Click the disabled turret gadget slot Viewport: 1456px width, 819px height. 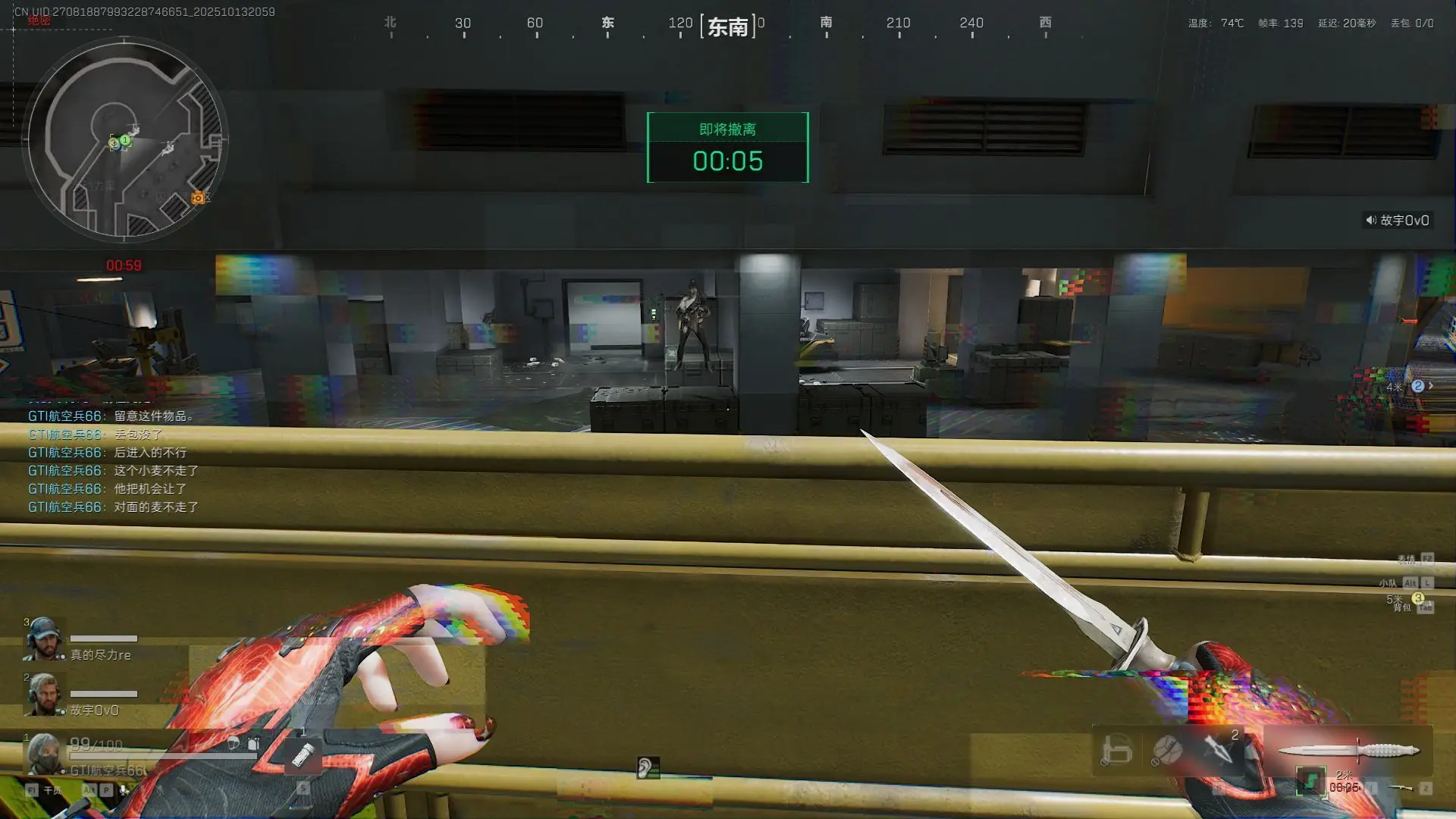coord(1116,750)
